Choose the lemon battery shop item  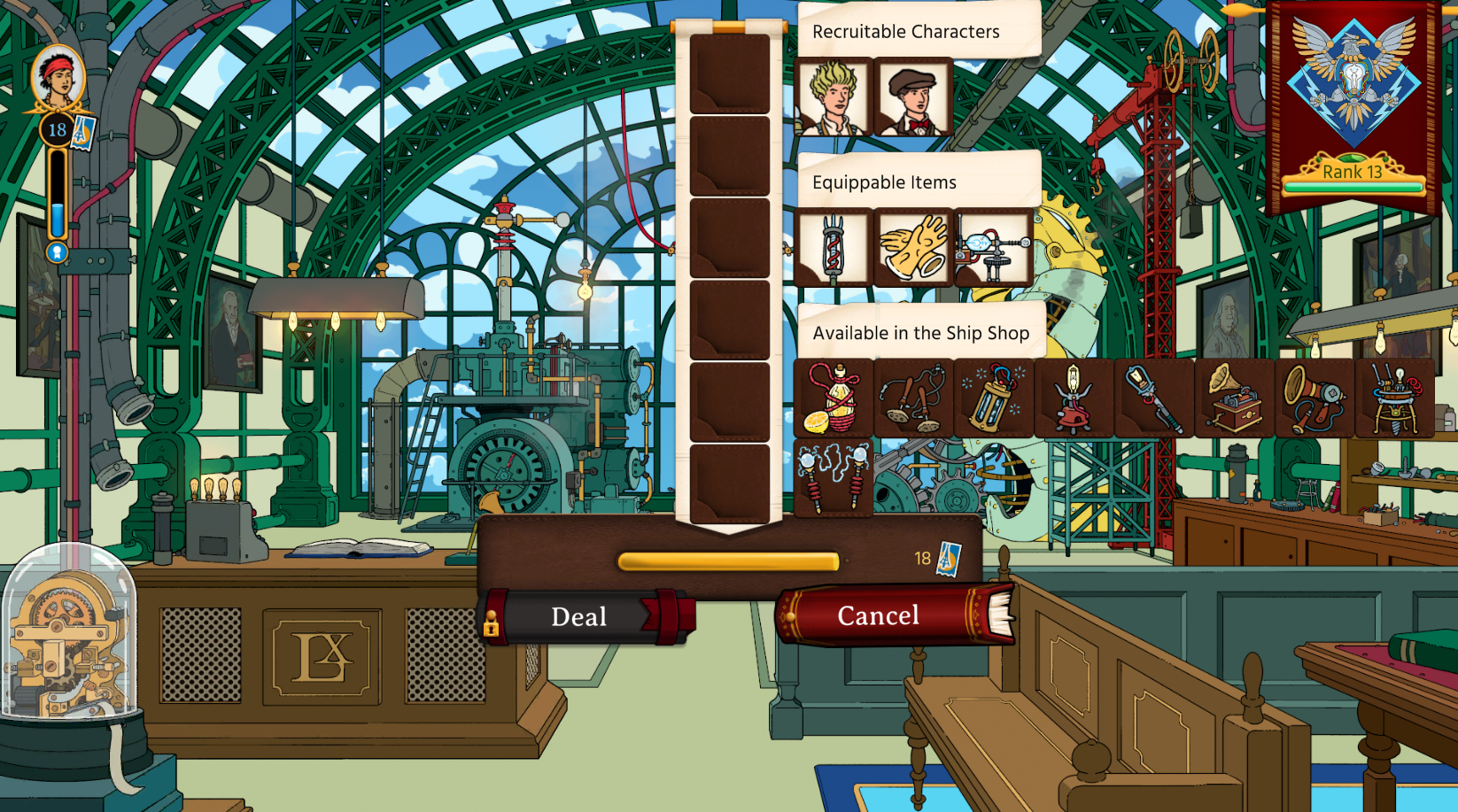pos(833,398)
